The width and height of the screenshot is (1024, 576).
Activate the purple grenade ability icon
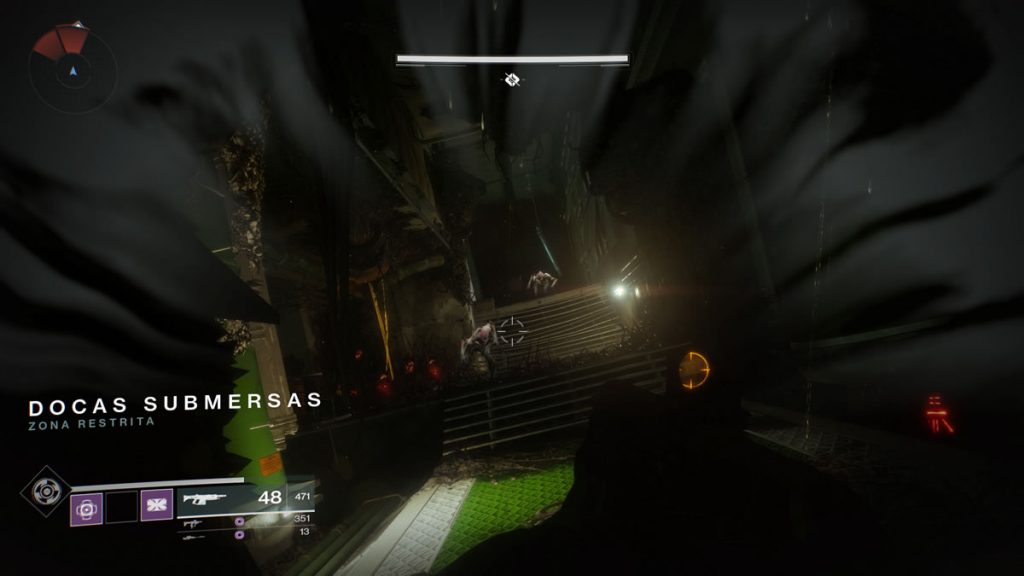tap(86, 507)
